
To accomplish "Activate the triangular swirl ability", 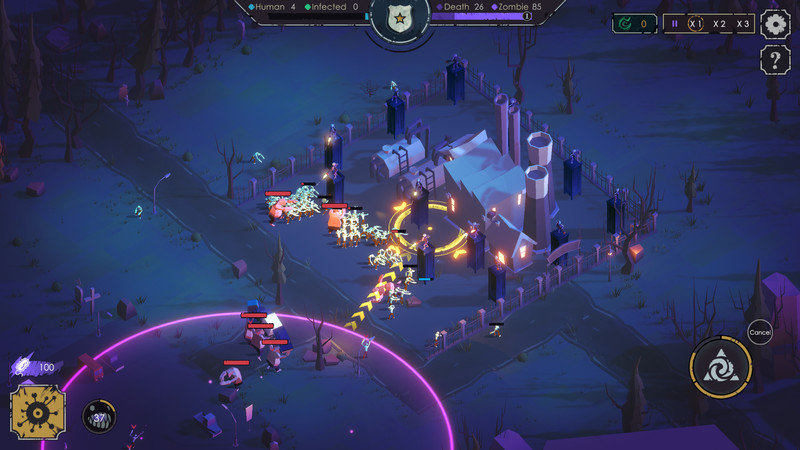I will [x=721, y=367].
